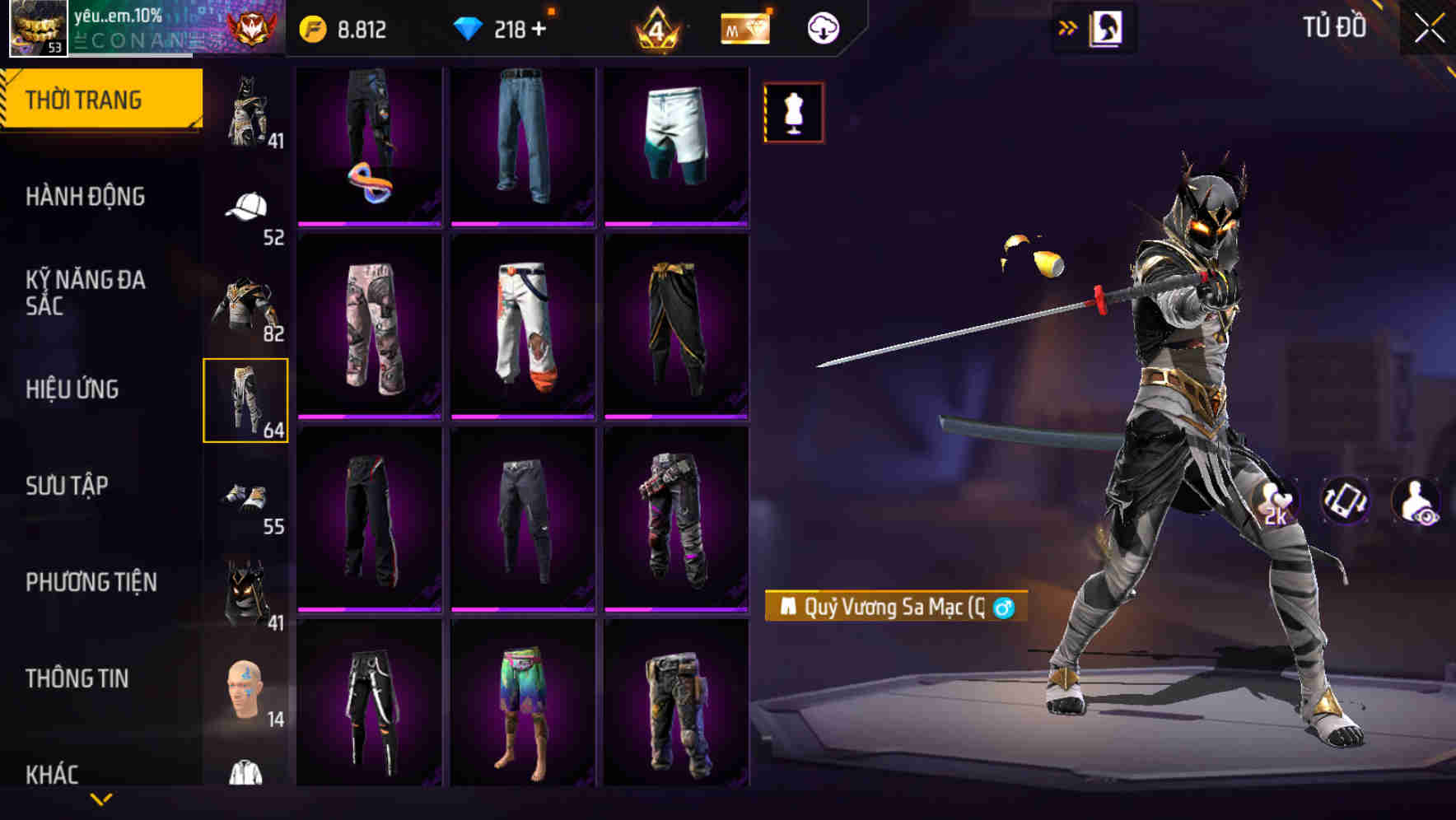Image resolution: width=1456 pixels, height=820 pixels.
Task: Open the mannequin preview icon
Action: tap(793, 113)
